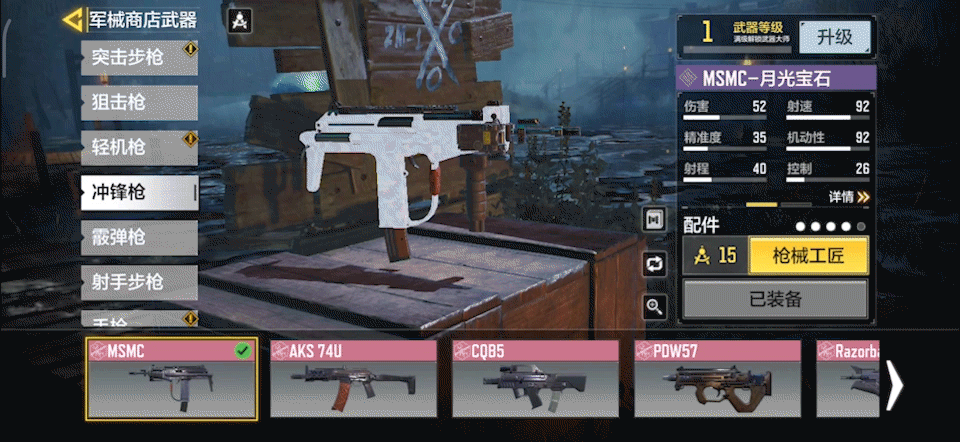Image resolution: width=960 pixels, height=442 pixels.
Task: Select the Razorback weapon card
Action: 848,379
